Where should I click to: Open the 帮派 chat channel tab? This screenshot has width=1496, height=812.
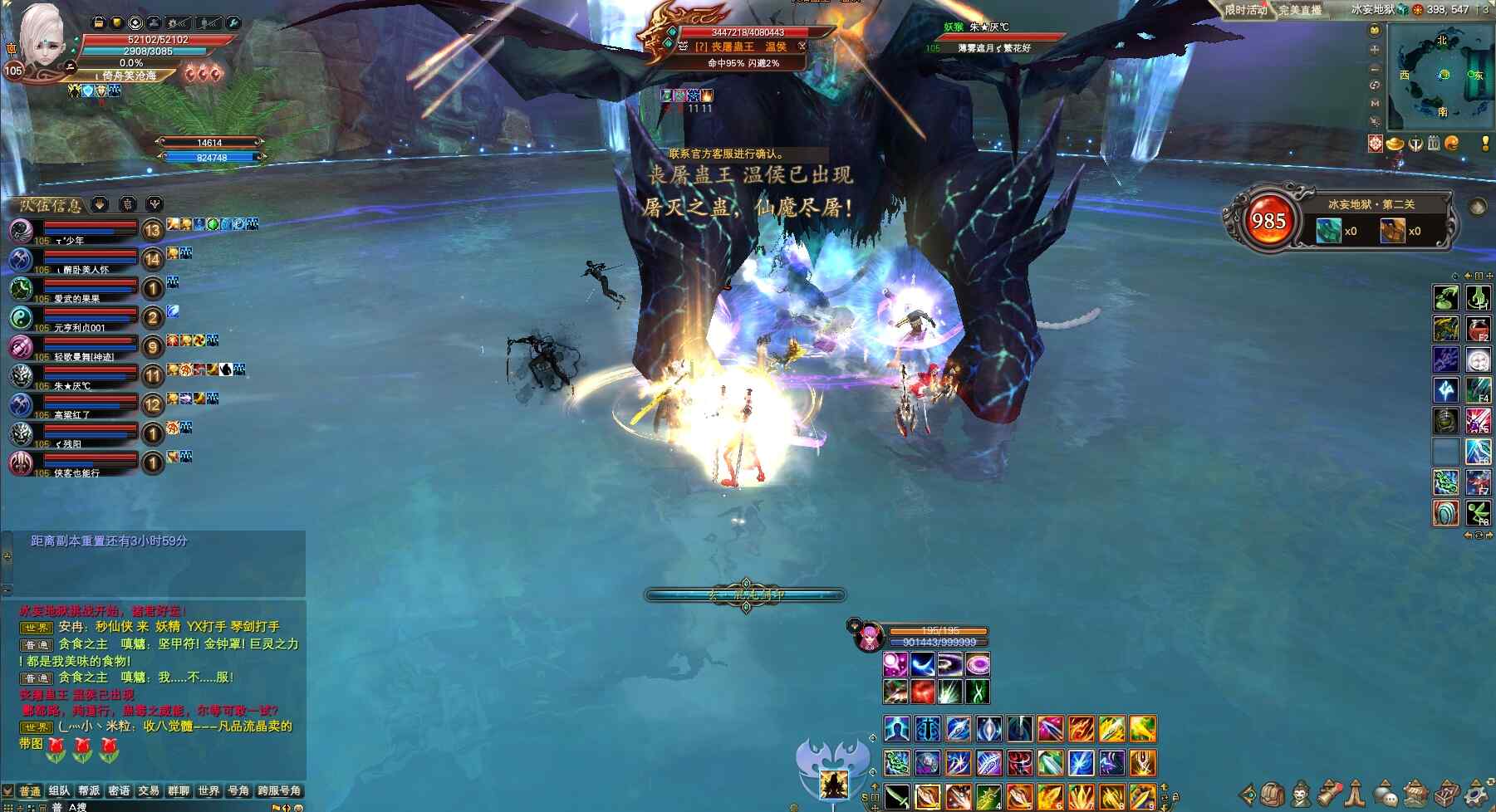(x=89, y=790)
